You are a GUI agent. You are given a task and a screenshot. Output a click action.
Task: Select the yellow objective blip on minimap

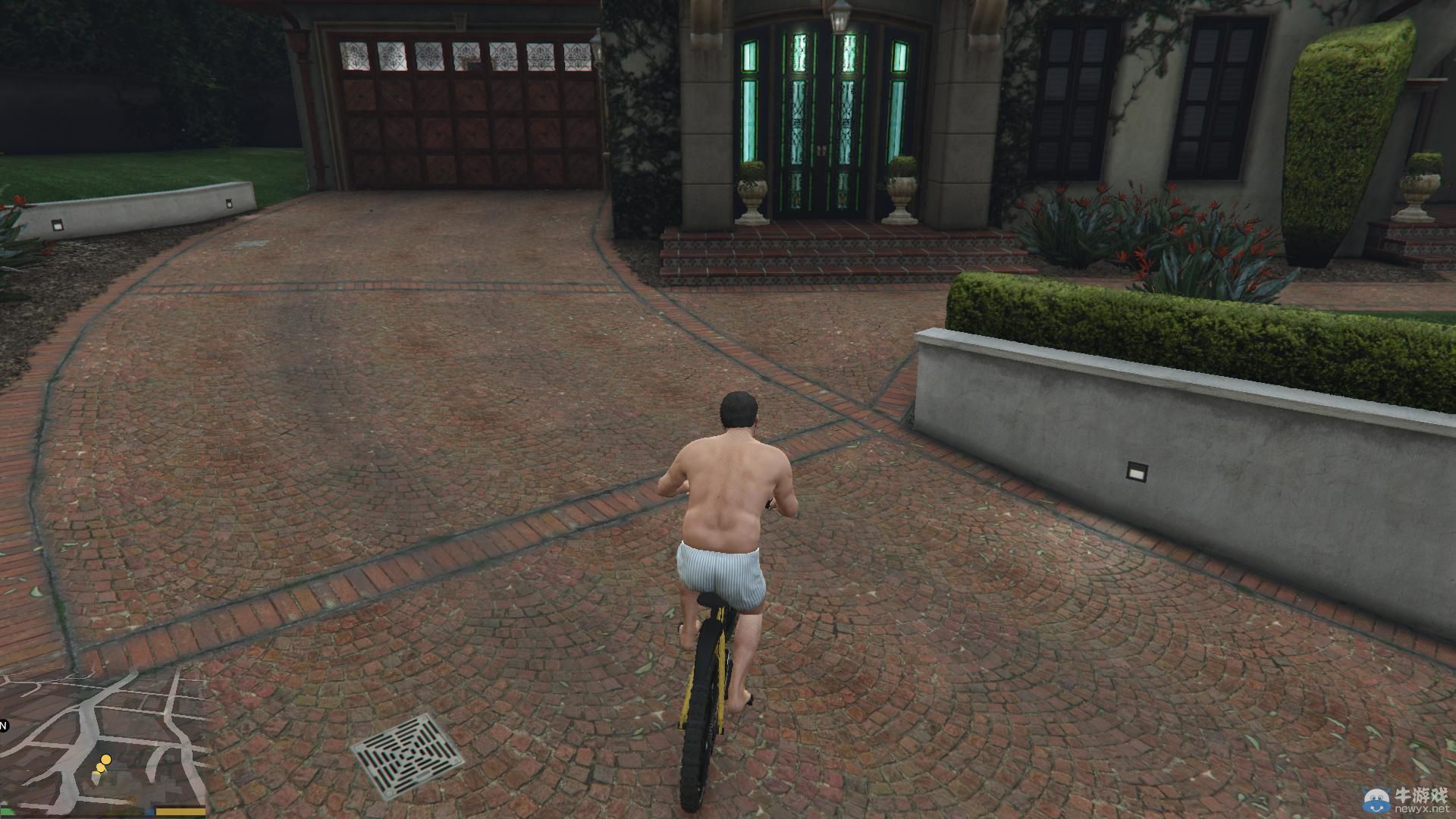106,759
